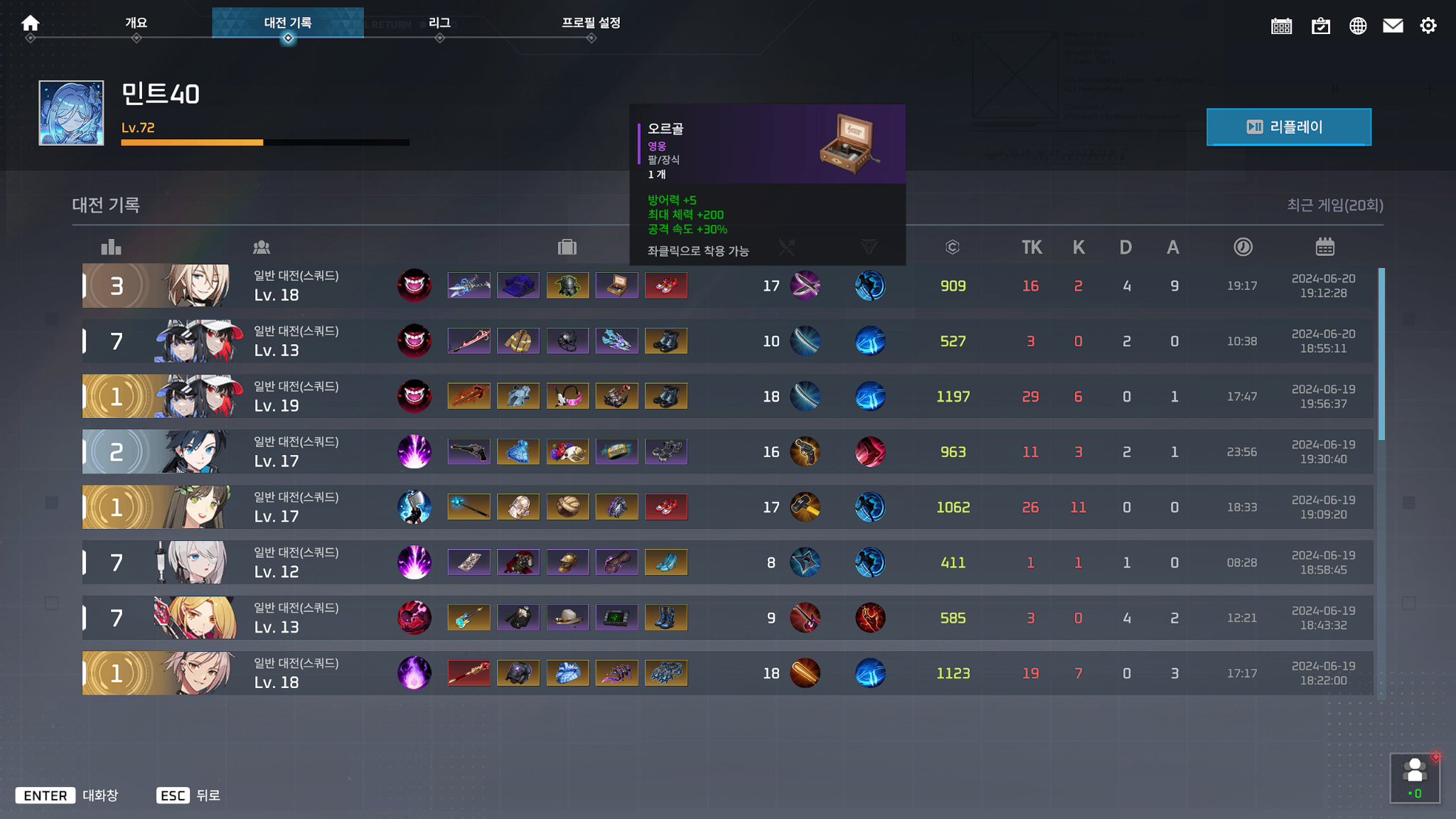The height and width of the screenshot is (819, 1456).
Task: Open the 프로필 설정 tab
Action: (x=591, y=23)
